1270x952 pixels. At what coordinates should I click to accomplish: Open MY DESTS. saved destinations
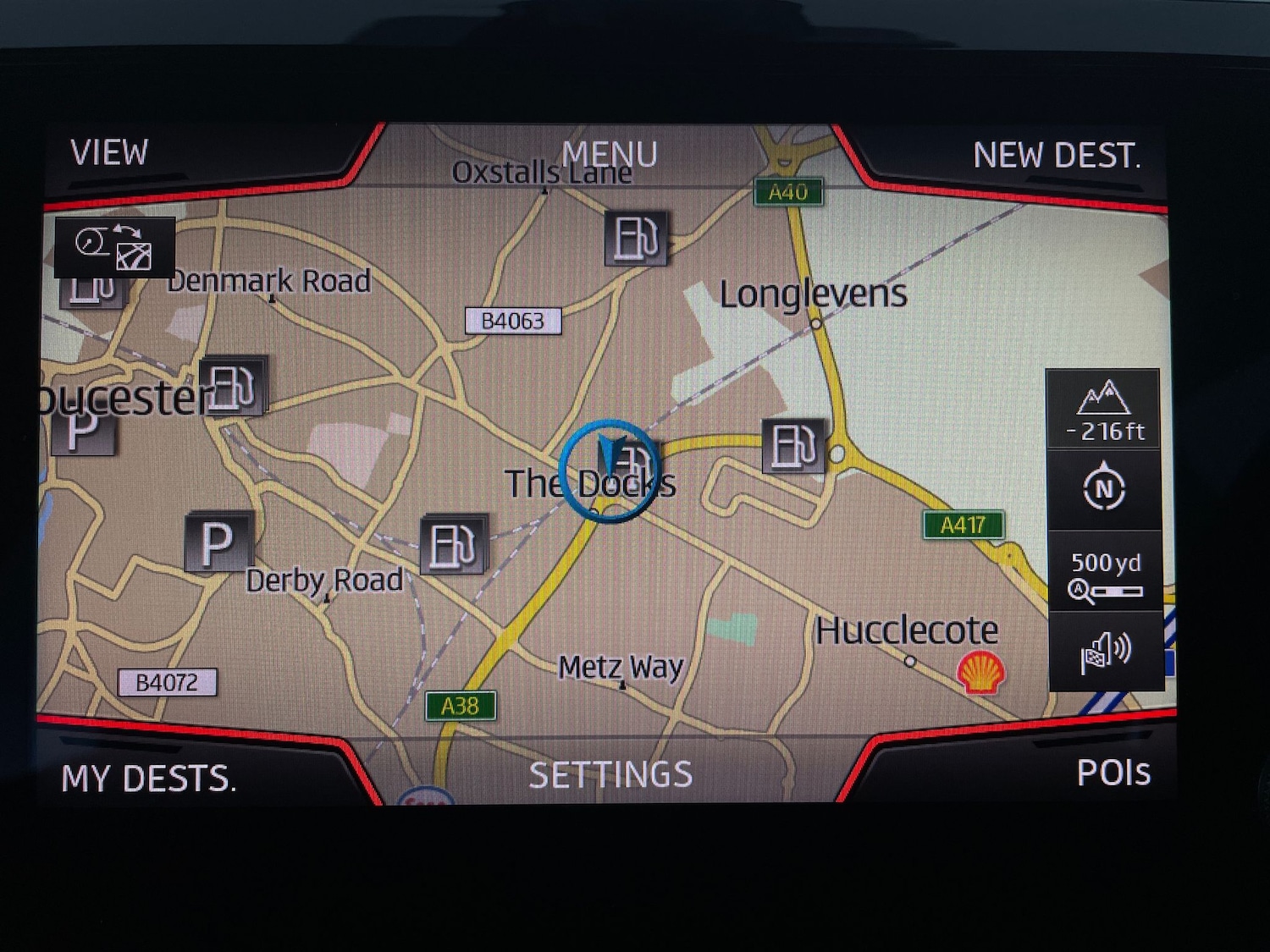[149, 778]
